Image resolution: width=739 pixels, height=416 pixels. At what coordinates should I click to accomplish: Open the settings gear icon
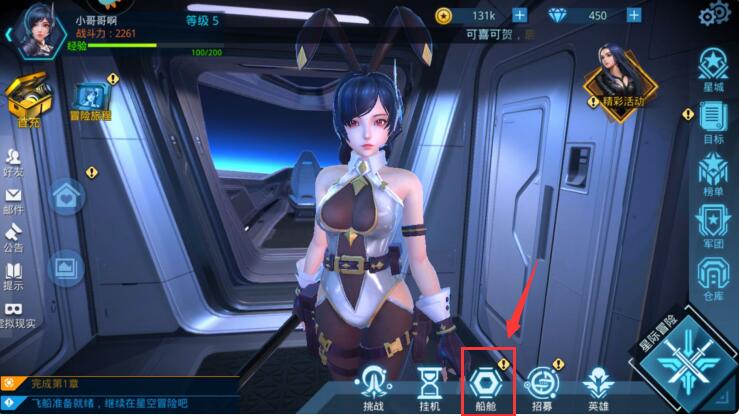click(714, 14)
